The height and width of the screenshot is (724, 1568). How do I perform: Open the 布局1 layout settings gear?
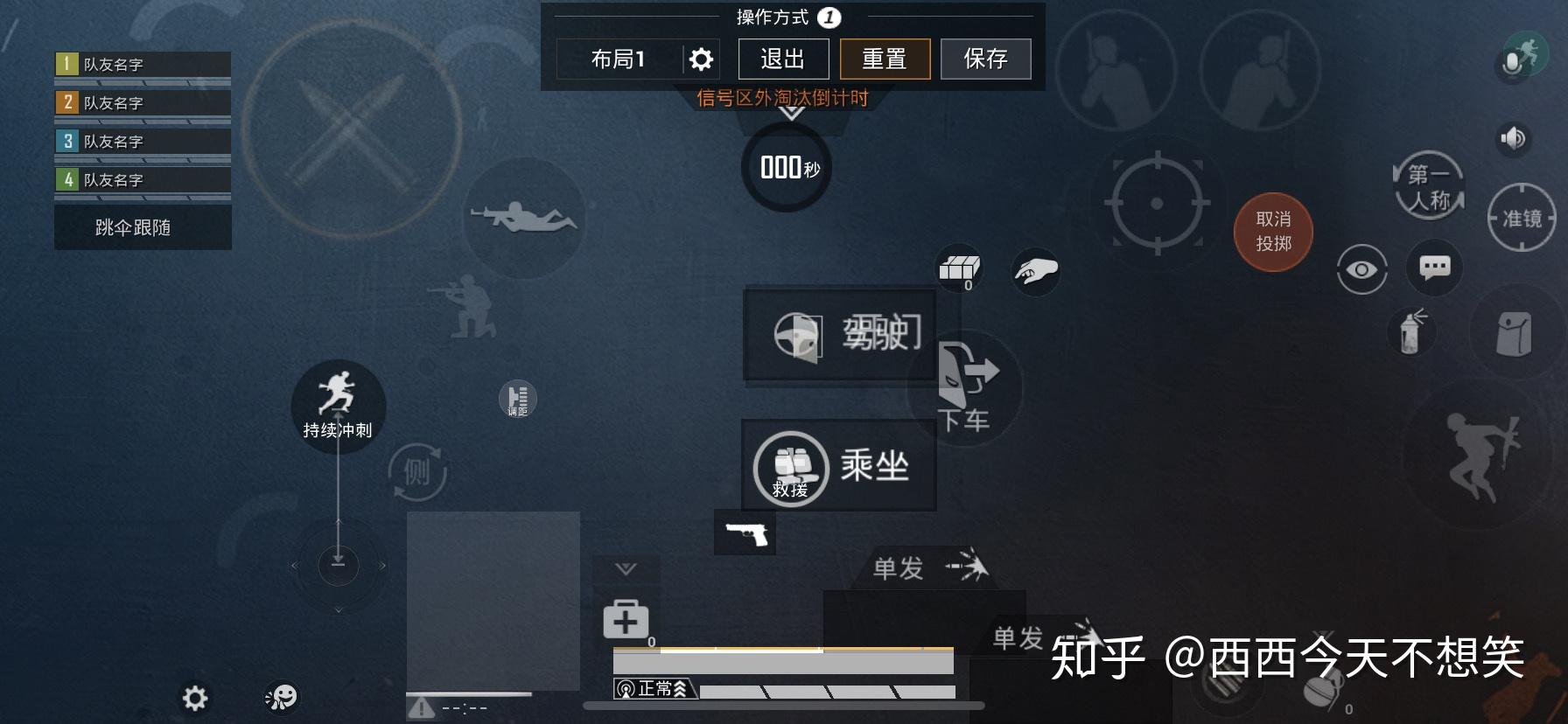[x=698, y=58]
